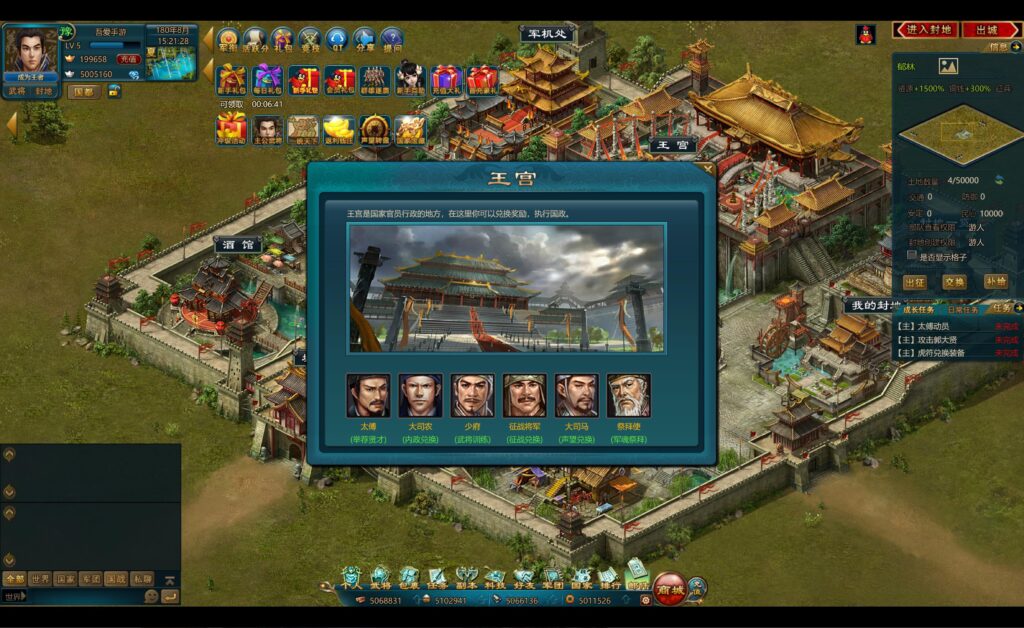The image size is (1024, 628).
Task: Toggle the 是否显示格子 checkbox
Action: click(911, 255)
